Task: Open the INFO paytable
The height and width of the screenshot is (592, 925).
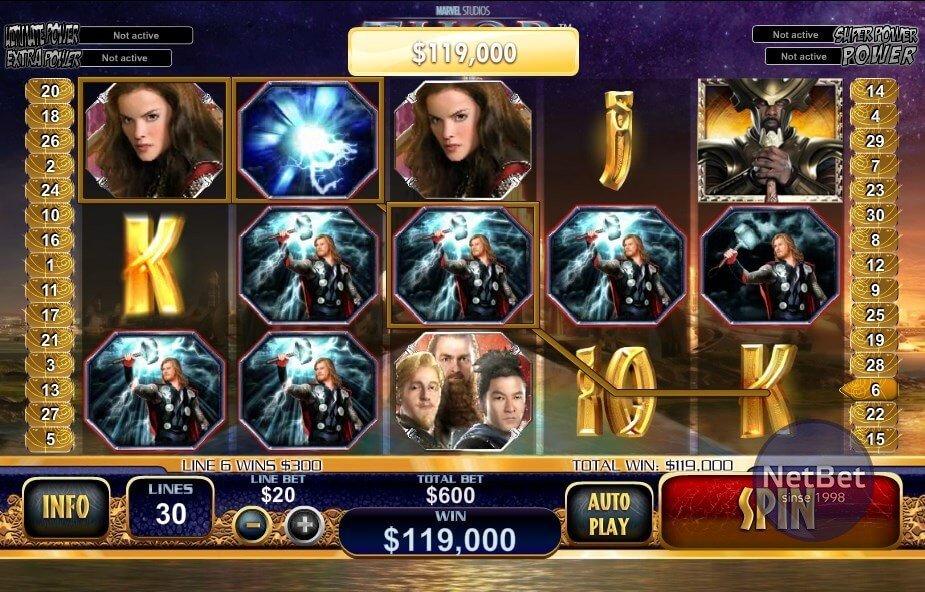Action: coord(66,508)
